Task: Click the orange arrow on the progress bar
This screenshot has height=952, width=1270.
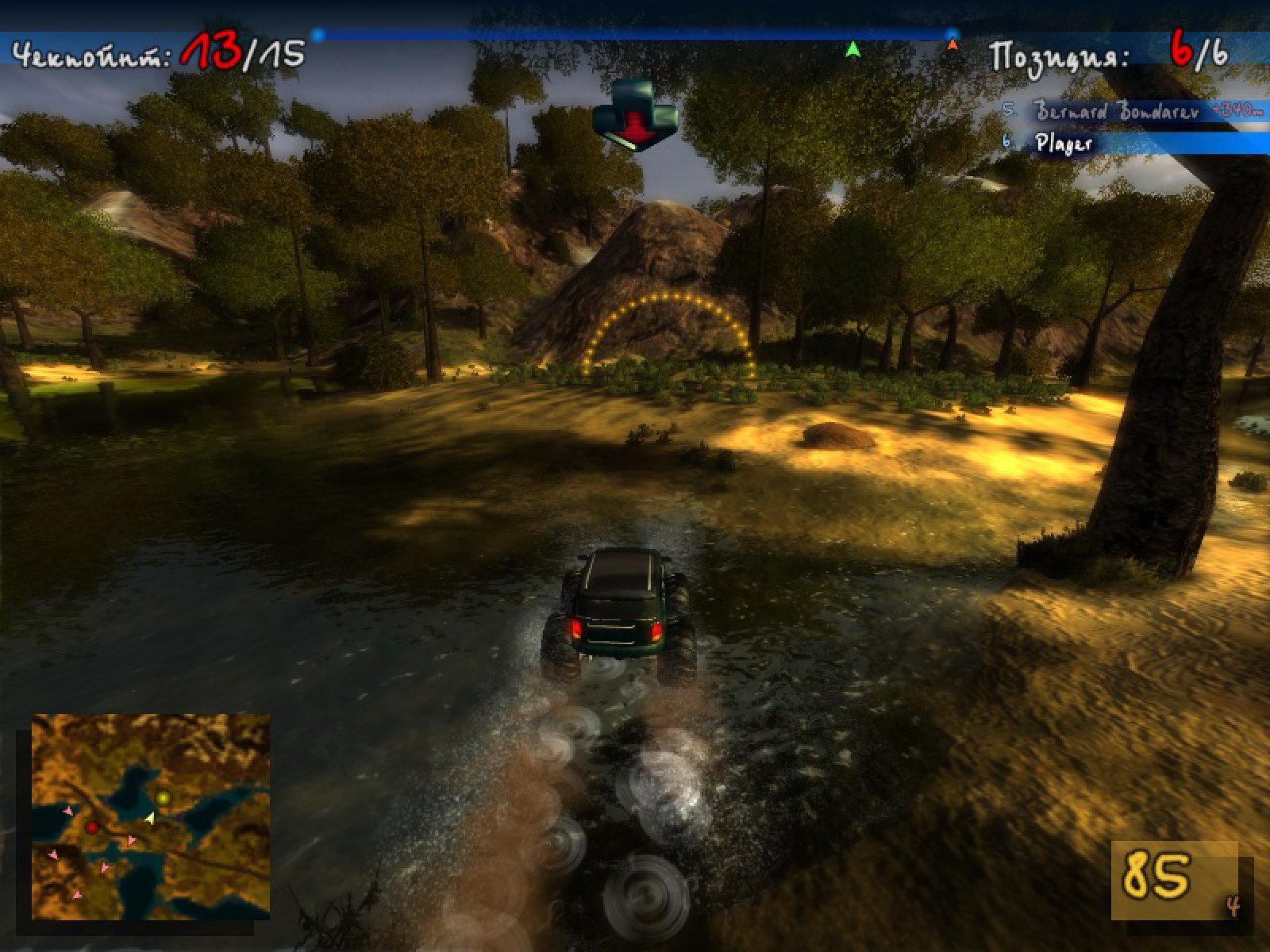Action: click(x=952, y=45)
